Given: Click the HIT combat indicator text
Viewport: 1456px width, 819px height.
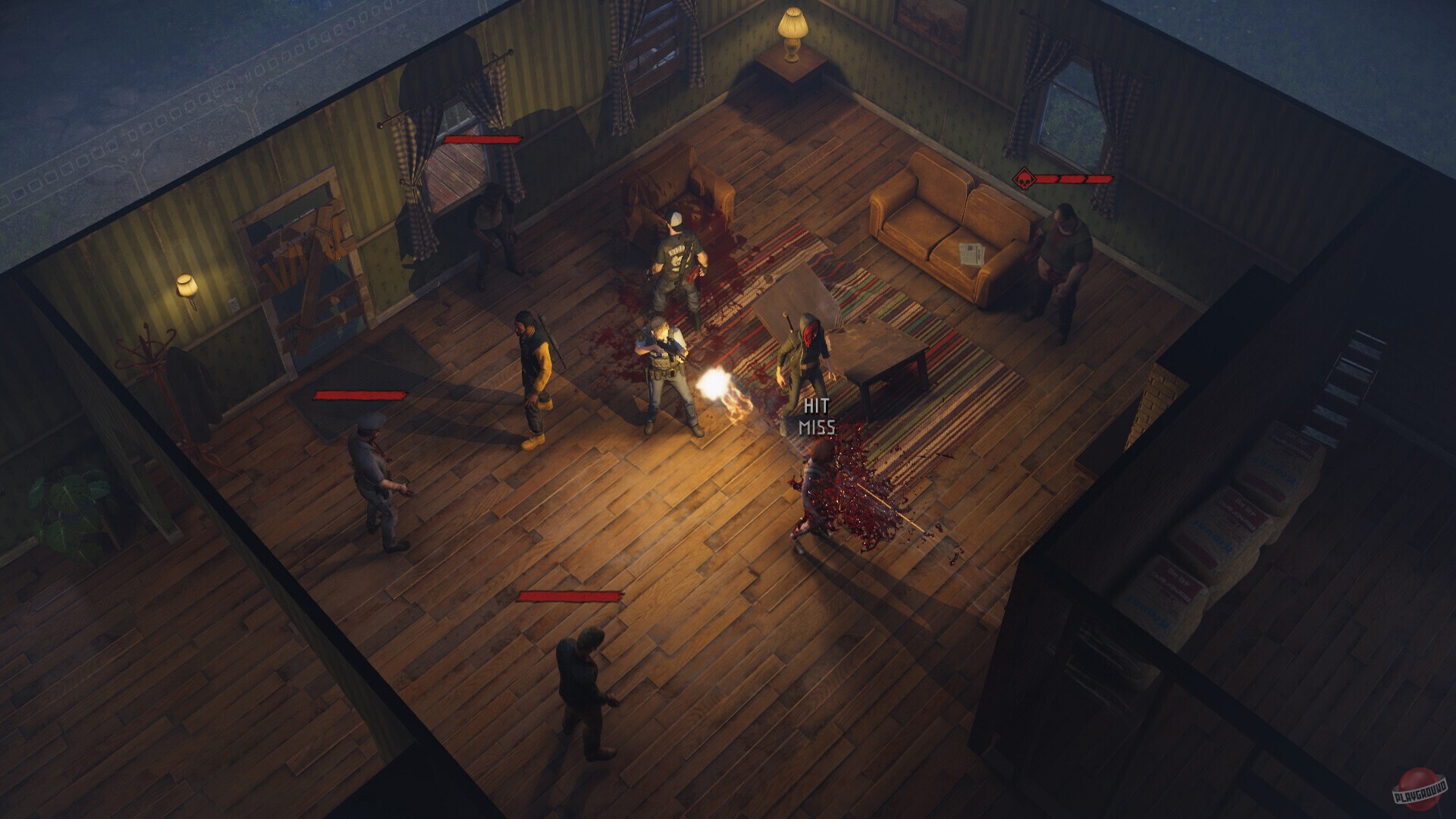Looking at the screenshot, I should (x=815, y=405).
